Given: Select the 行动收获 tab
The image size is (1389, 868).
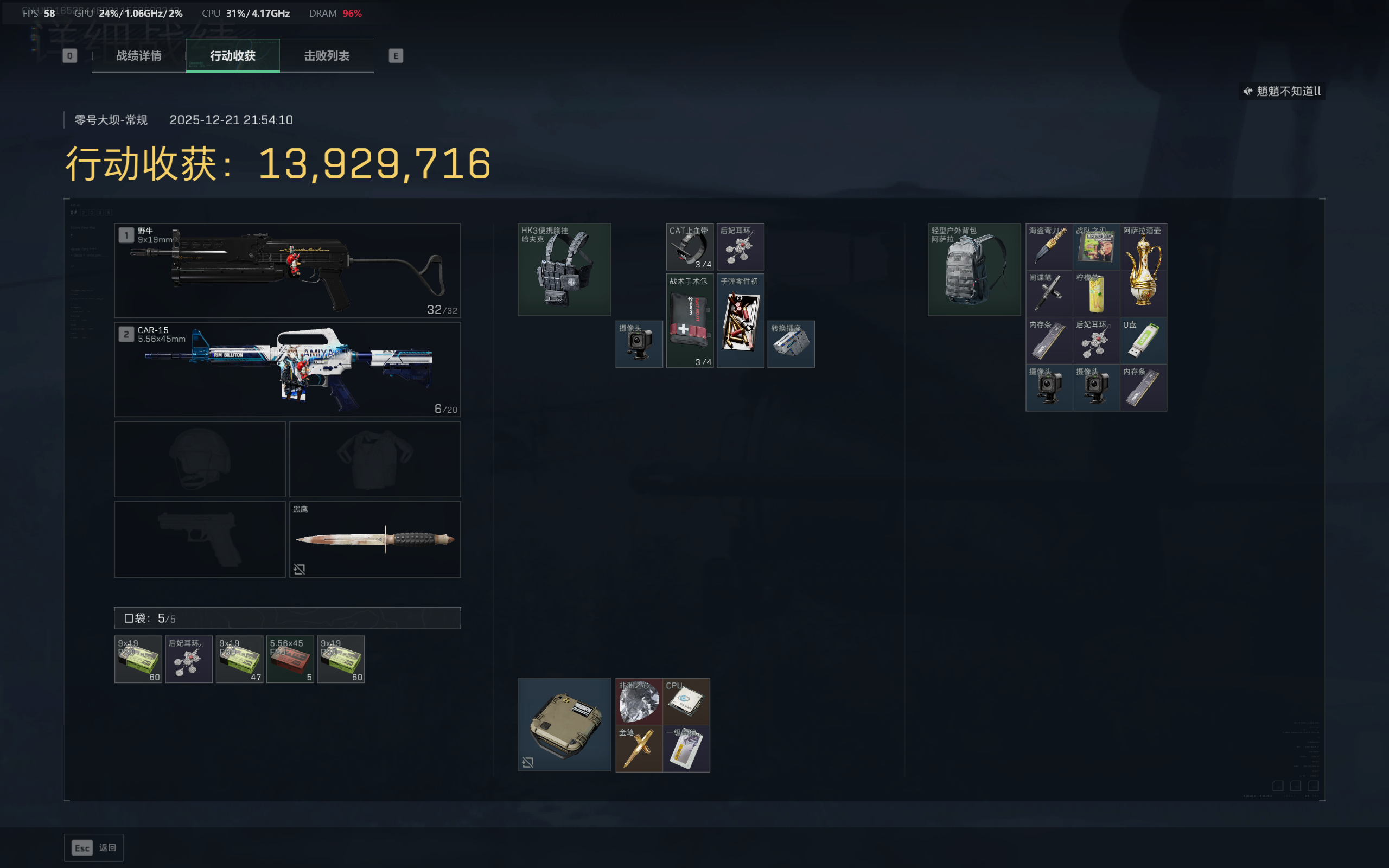Looking at the screenshot, I should point(232,56).
